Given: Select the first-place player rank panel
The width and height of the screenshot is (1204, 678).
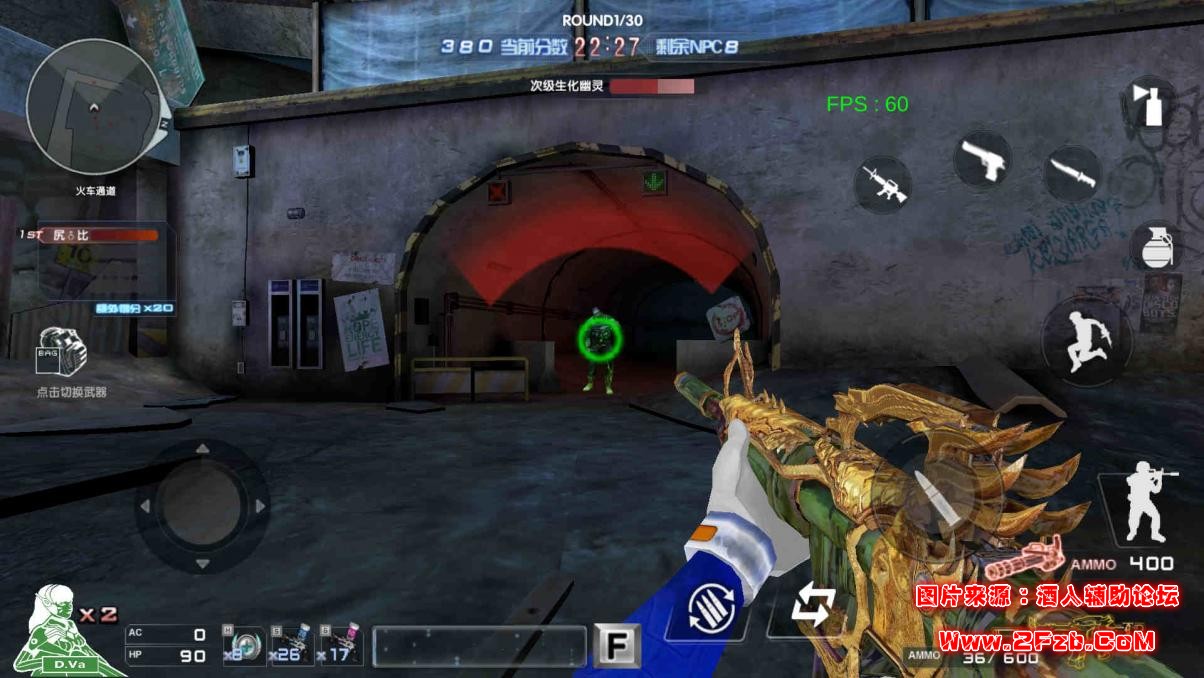Looking at the screenshot, I should coord(100,235).
